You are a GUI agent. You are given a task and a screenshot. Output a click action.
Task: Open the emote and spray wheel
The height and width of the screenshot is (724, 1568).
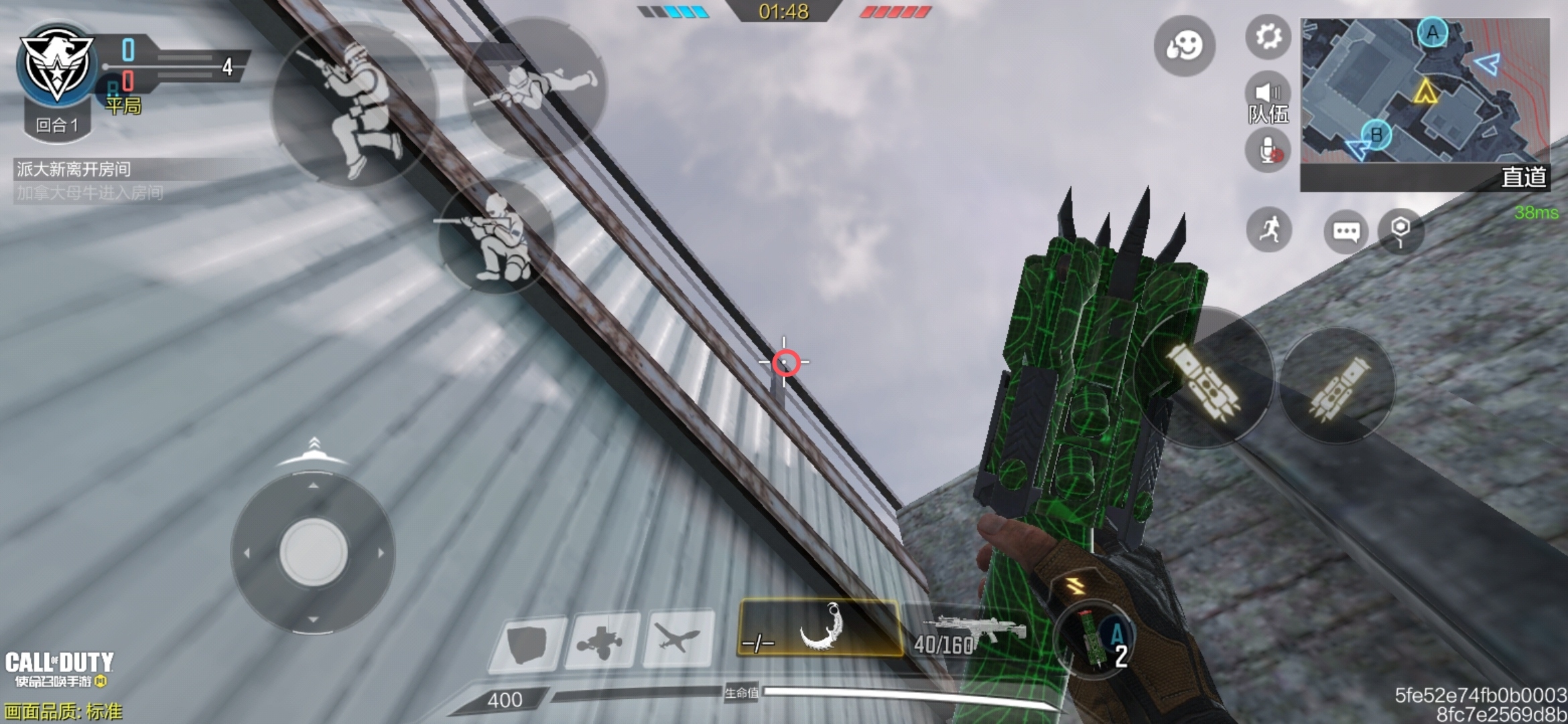click(x=1184, y=46)
